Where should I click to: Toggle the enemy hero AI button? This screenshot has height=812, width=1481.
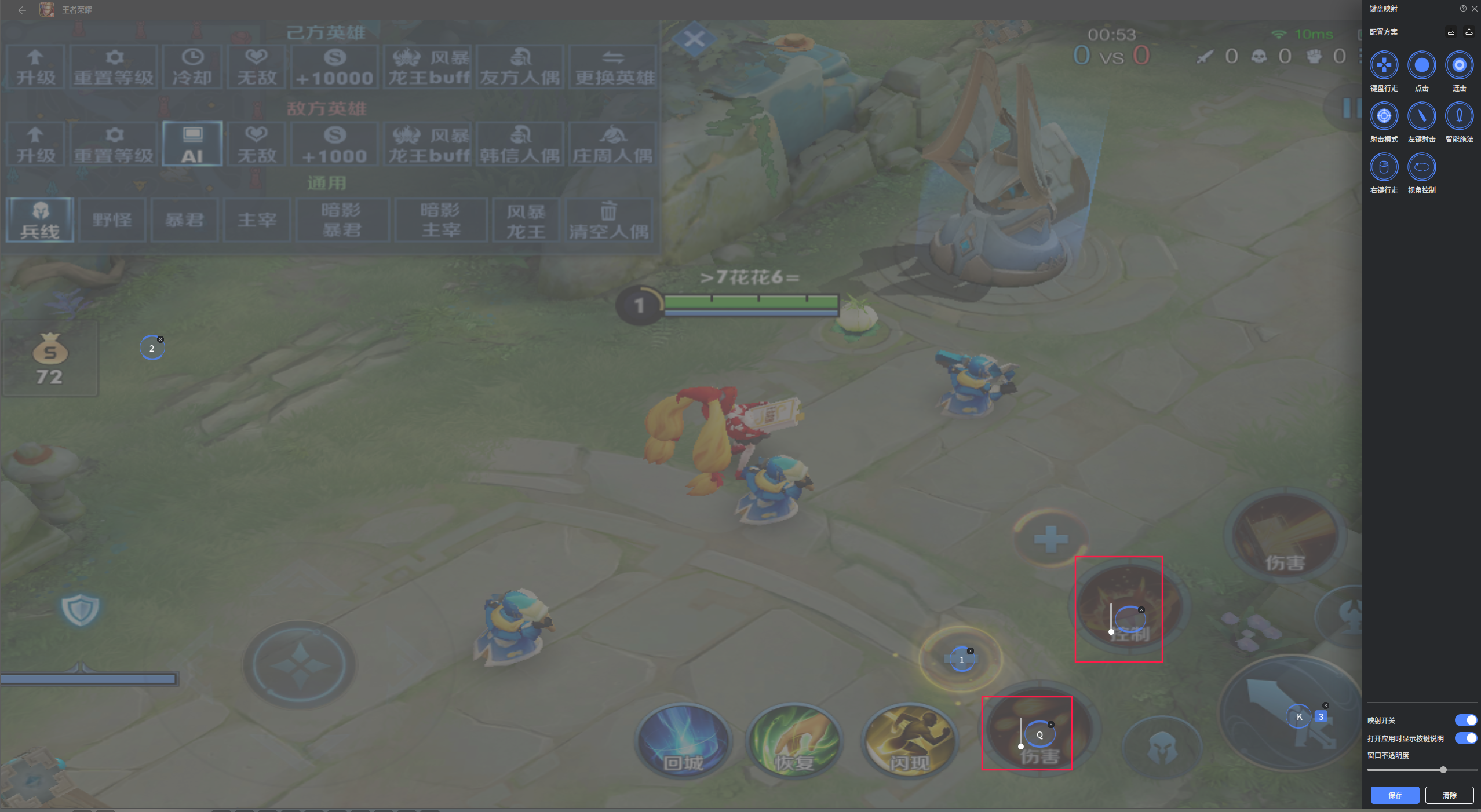pos(192,144)
